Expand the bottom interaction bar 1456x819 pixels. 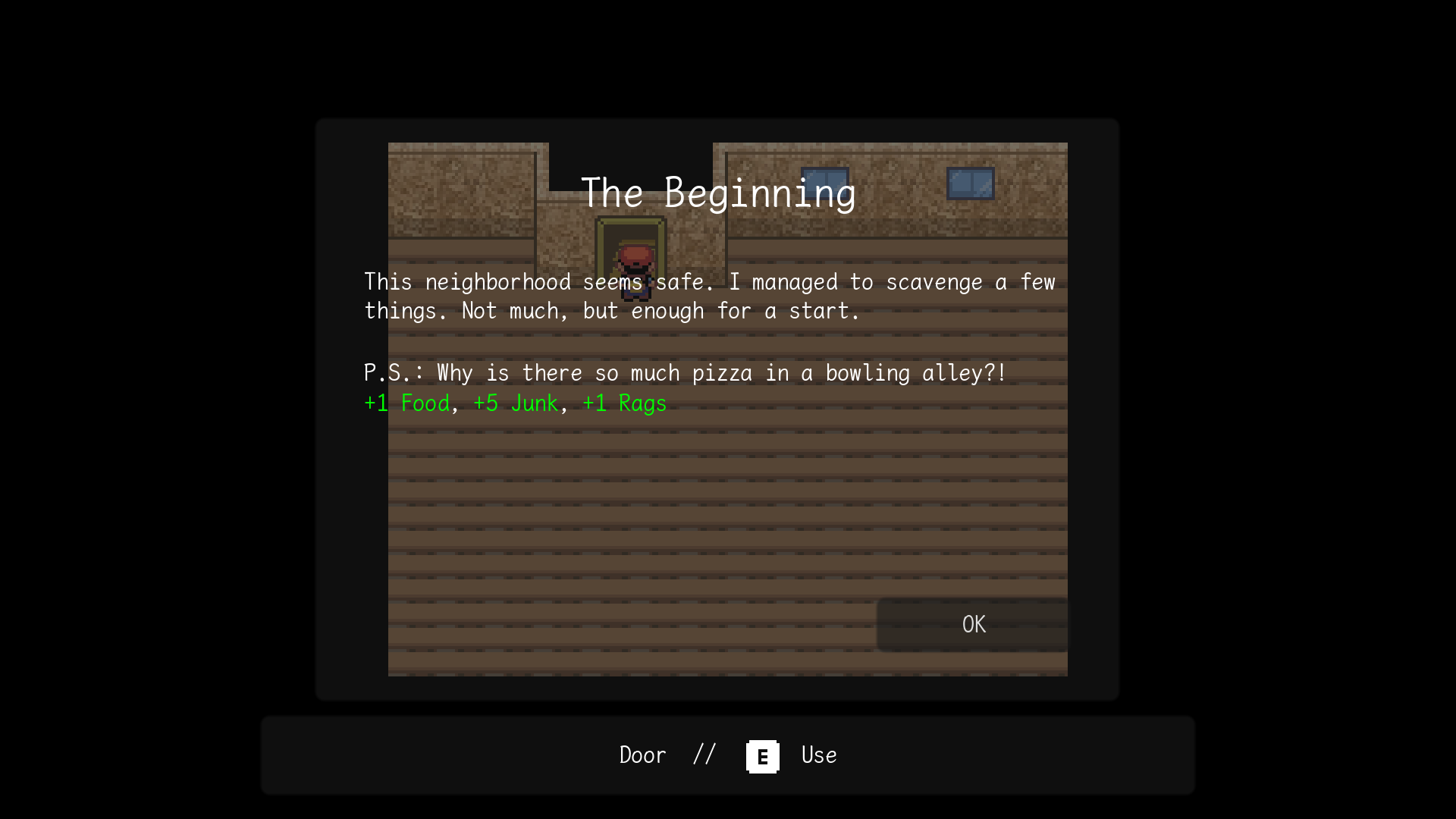point(728,755)
